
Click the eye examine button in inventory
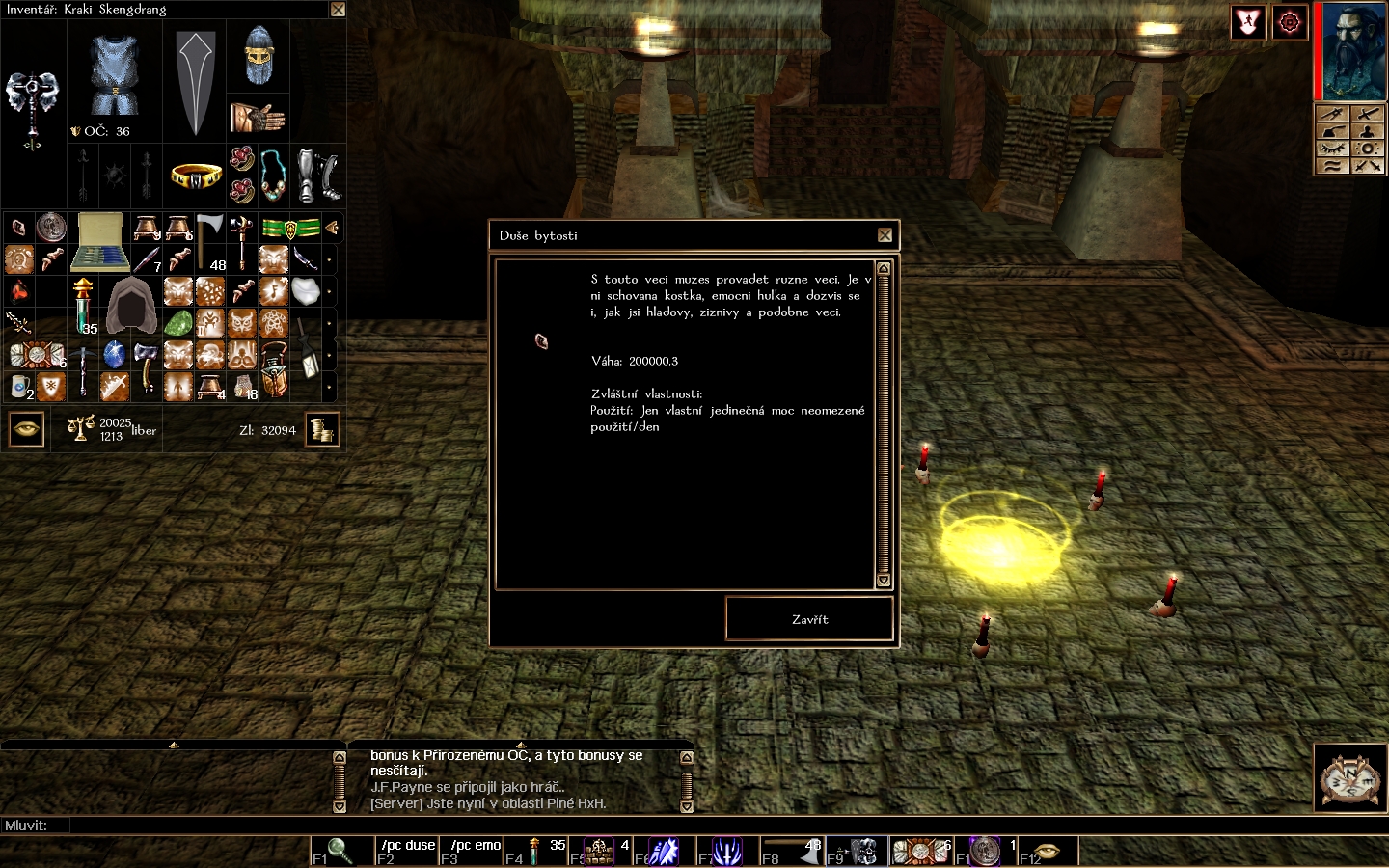click(27, 429)
